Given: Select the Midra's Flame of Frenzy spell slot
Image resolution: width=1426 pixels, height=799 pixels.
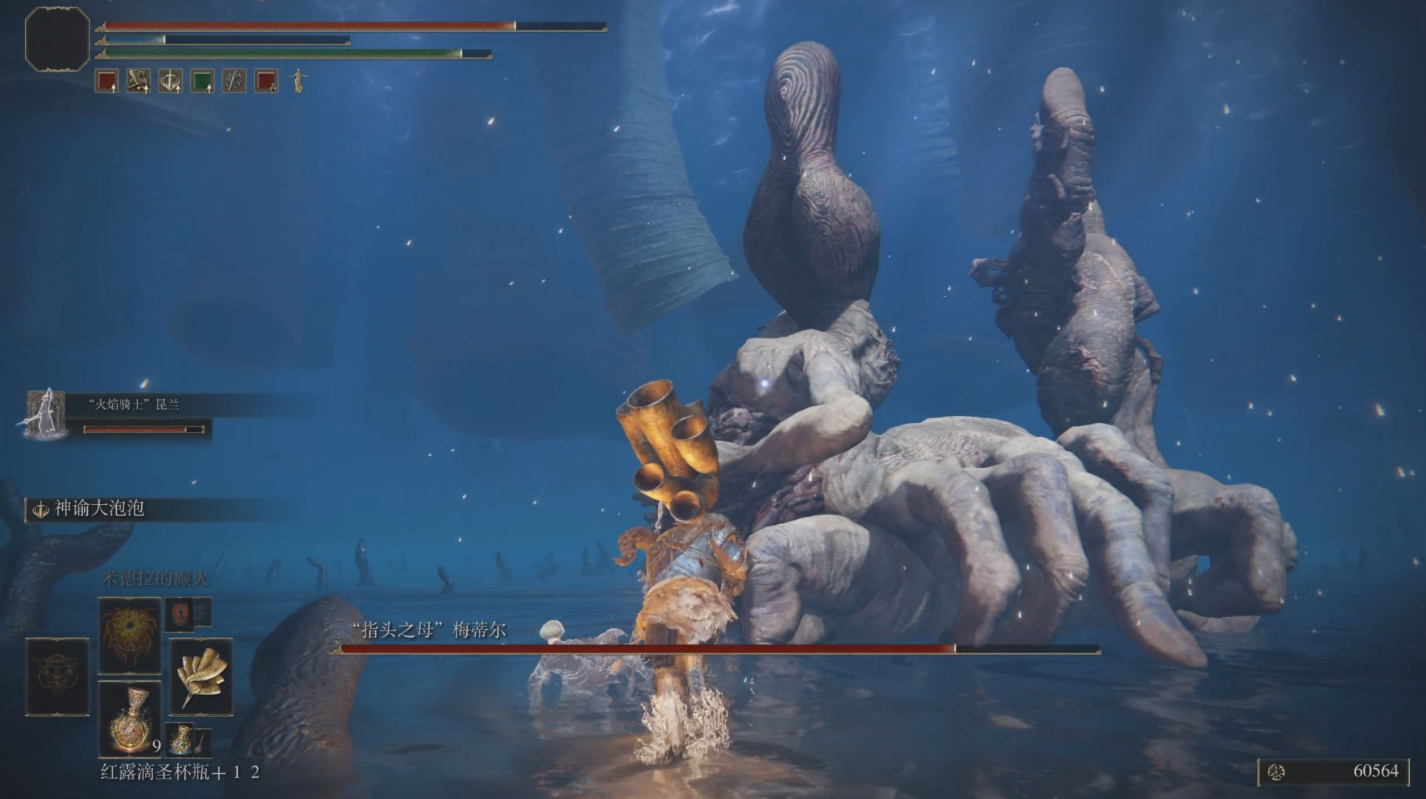Looking at the screenshot, I should tap(130, 636).
